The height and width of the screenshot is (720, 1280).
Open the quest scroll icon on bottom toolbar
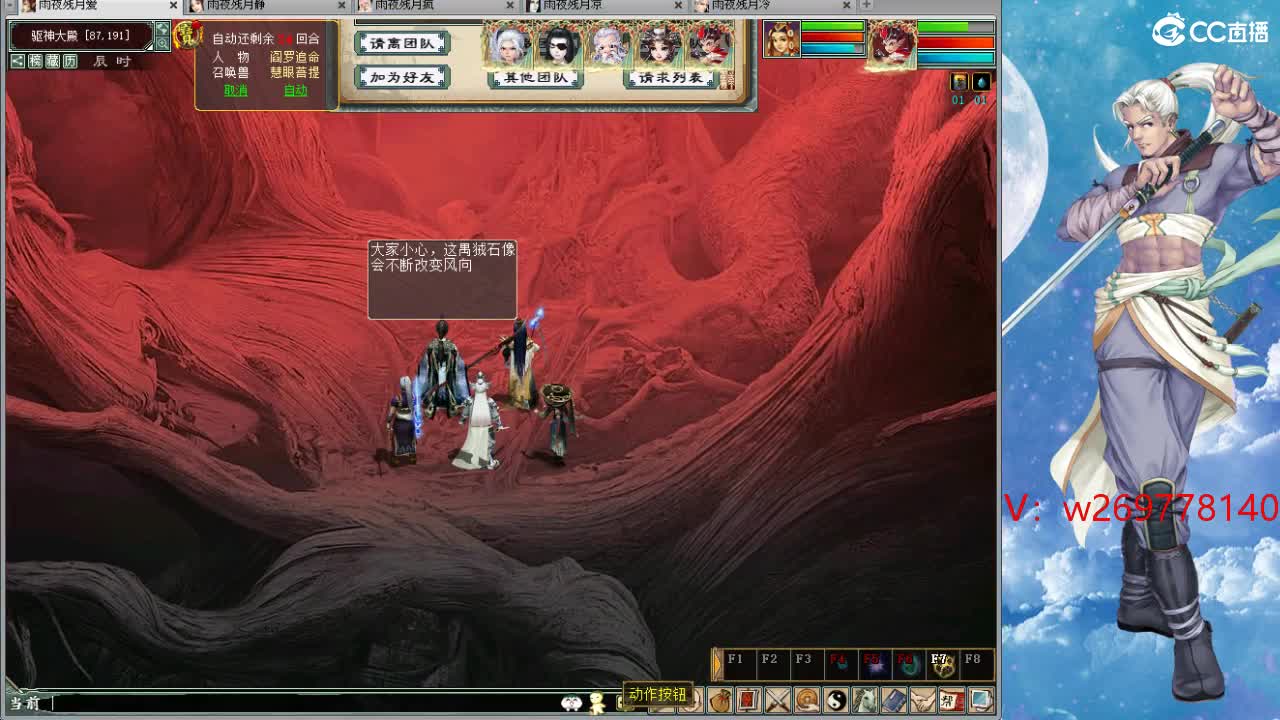[x=749, y=699]
